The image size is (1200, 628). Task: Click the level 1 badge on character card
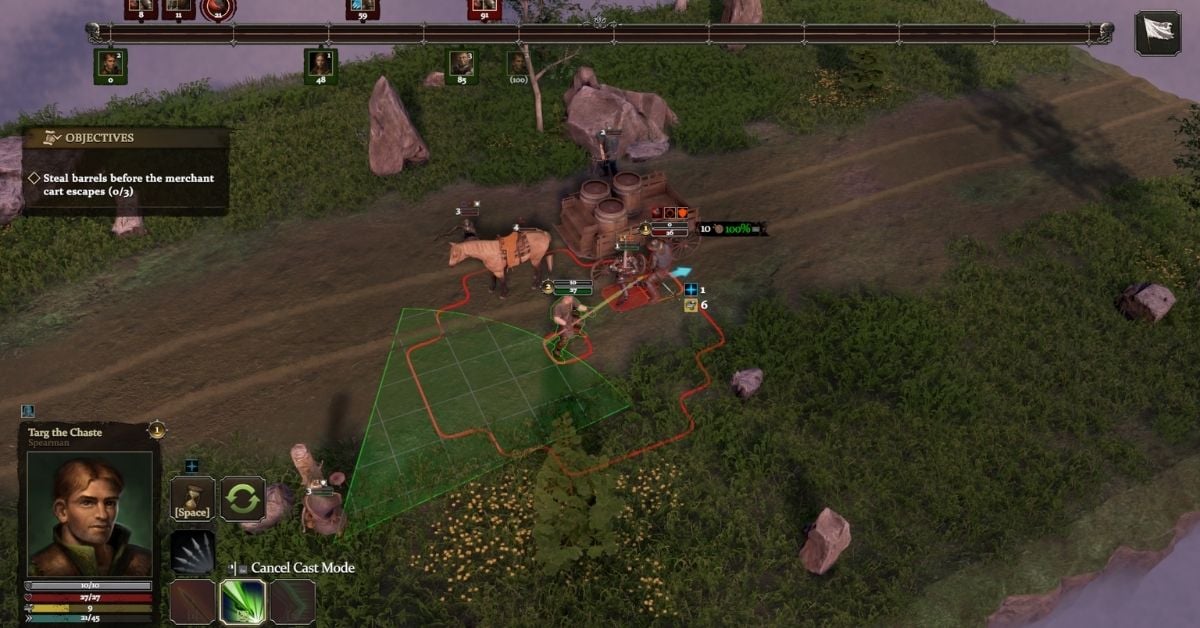[156, 431]
